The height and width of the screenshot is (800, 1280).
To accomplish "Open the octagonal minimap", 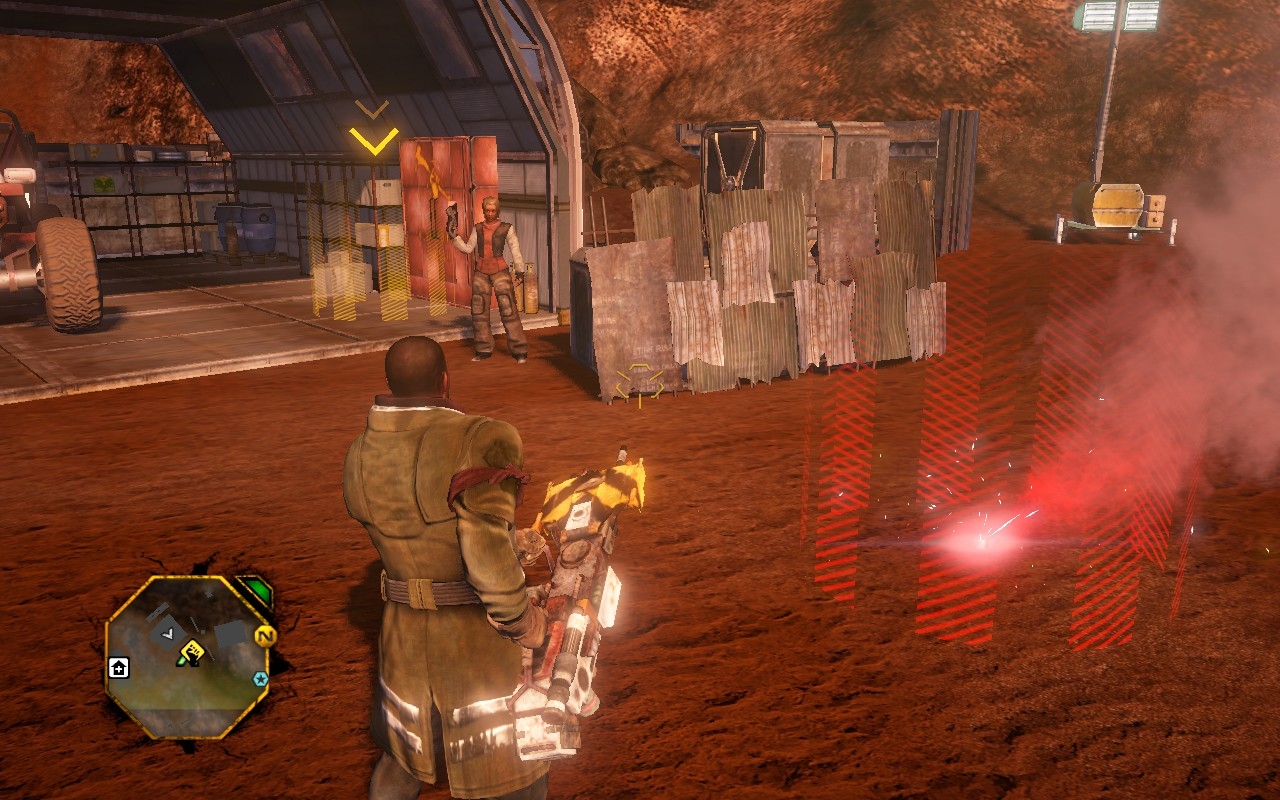I will click(185, 657).
